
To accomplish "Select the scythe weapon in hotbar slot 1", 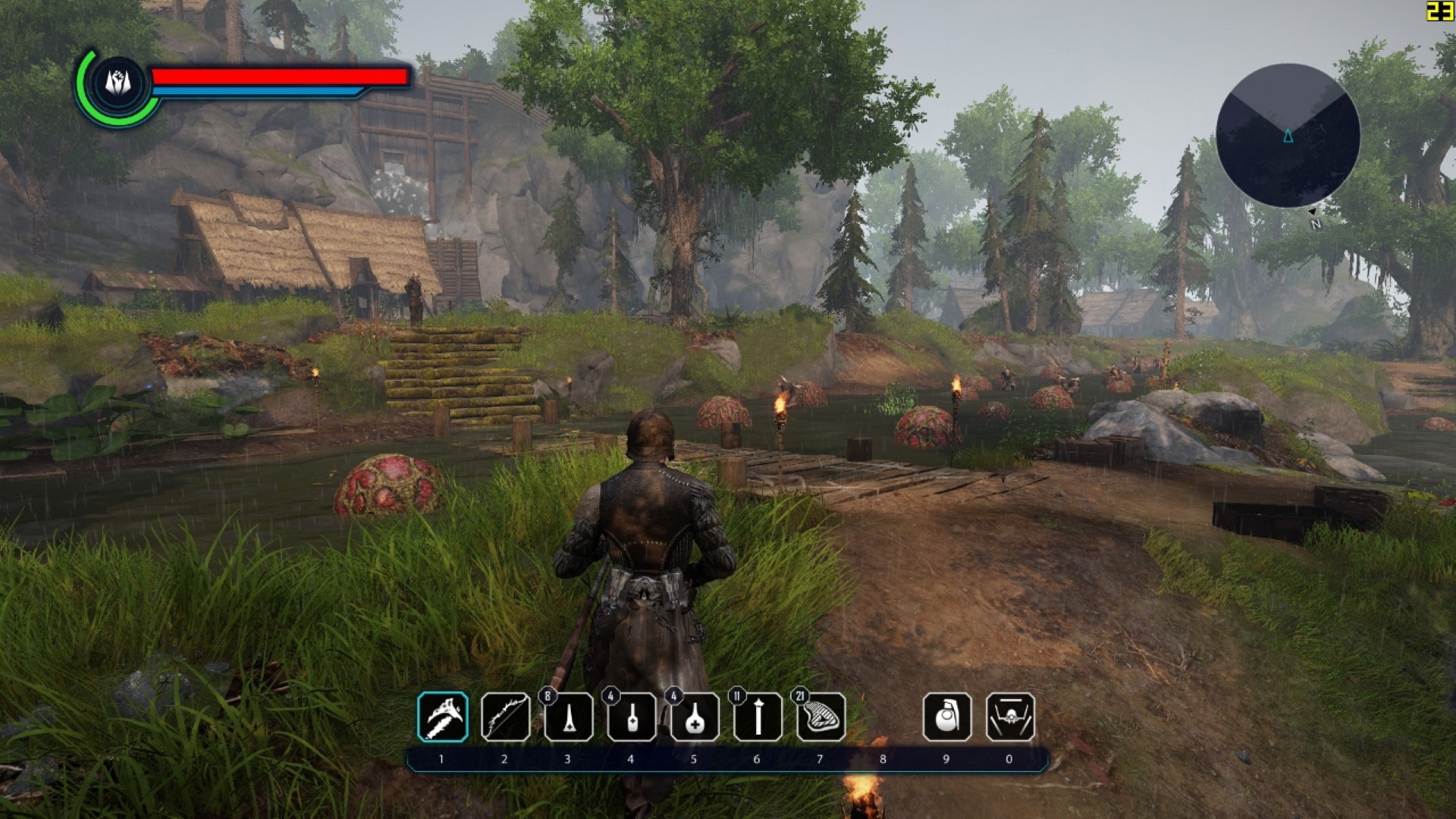I will (443, 717).
